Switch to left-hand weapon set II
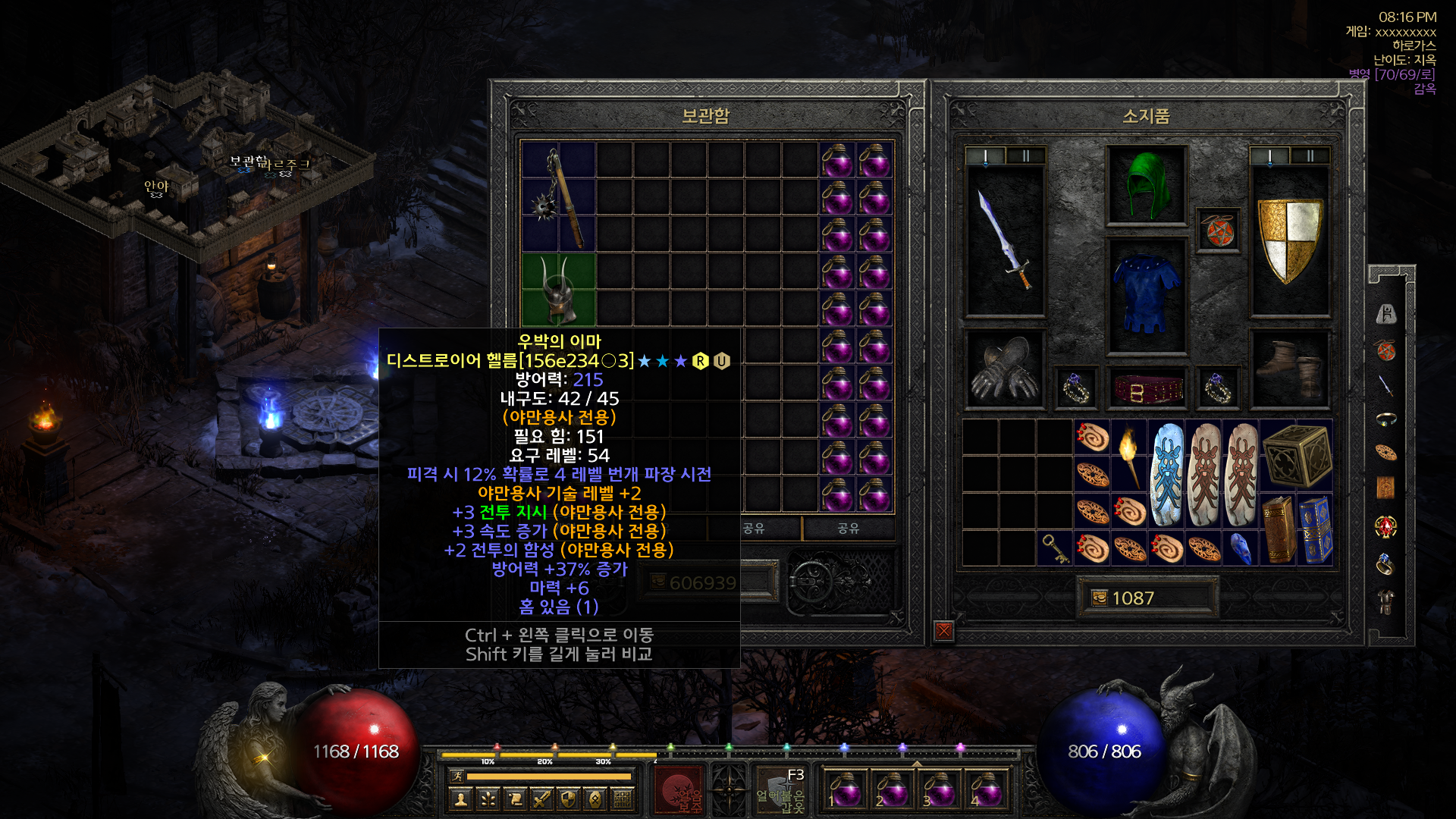 (1025, 156)
